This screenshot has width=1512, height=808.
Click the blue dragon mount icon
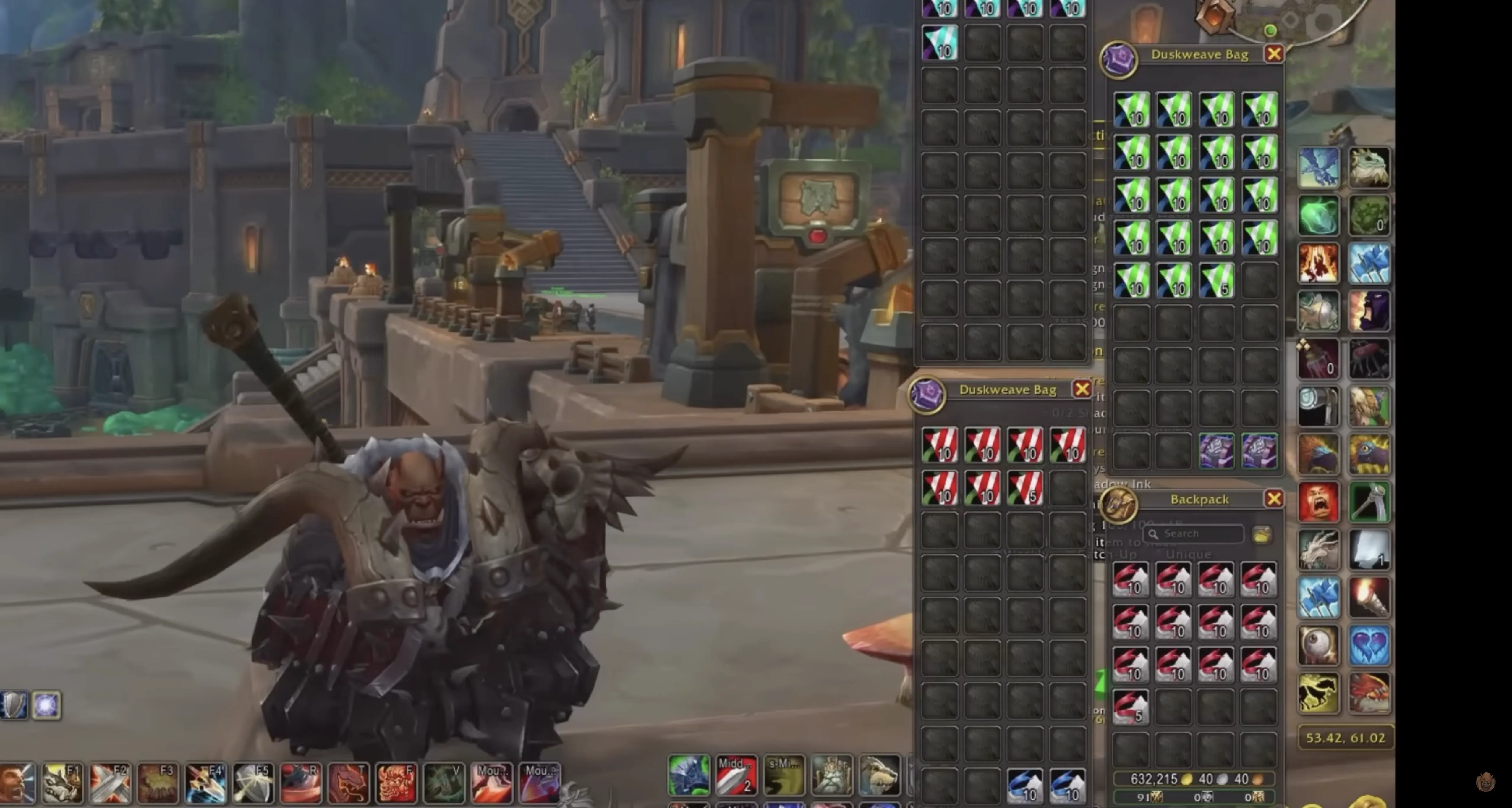(1318, 167)
